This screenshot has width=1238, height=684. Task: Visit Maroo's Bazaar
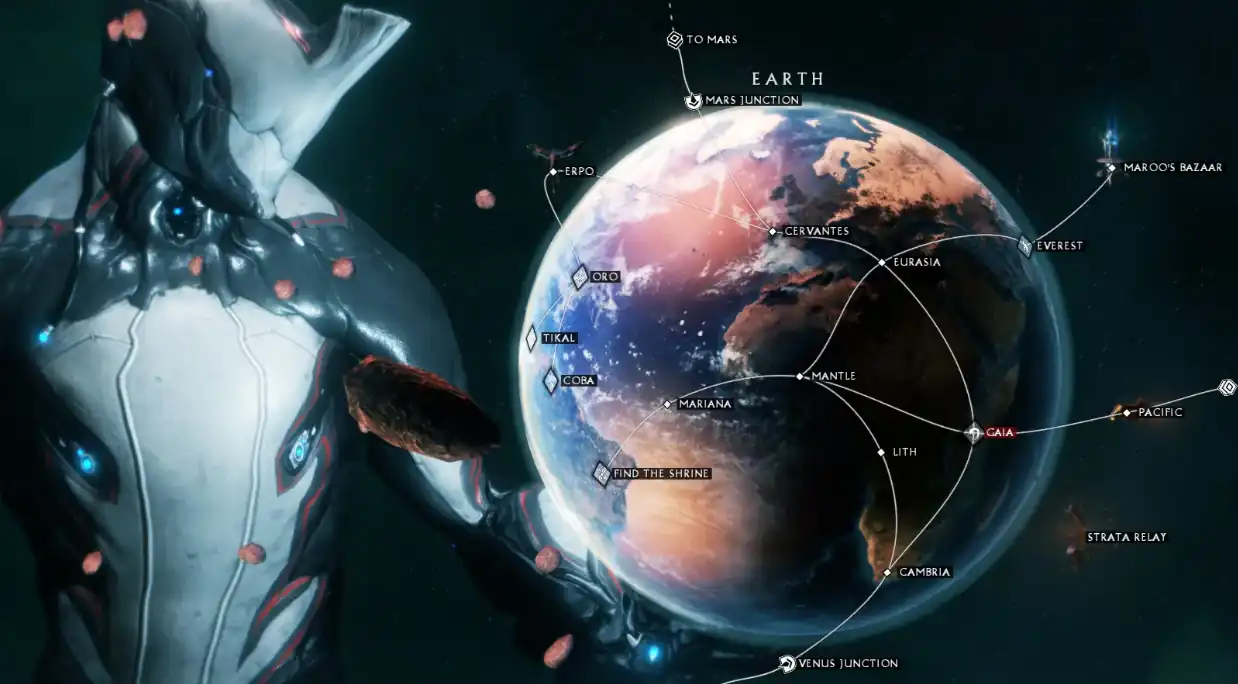tap(1111, 167)
